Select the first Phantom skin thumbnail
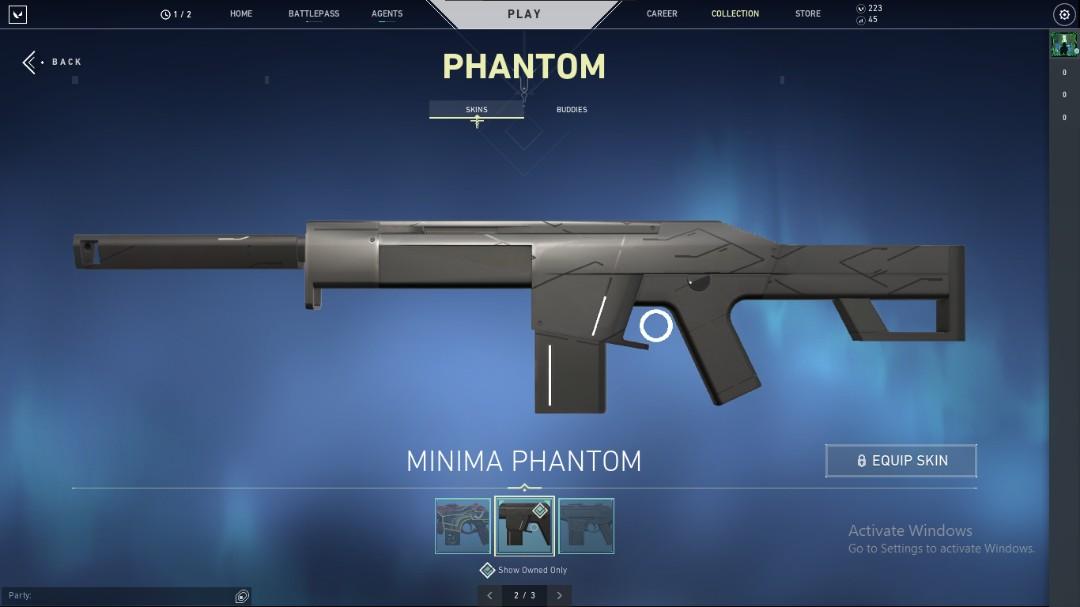This screenshot has width=1080, height=607. tap(463, 526)
